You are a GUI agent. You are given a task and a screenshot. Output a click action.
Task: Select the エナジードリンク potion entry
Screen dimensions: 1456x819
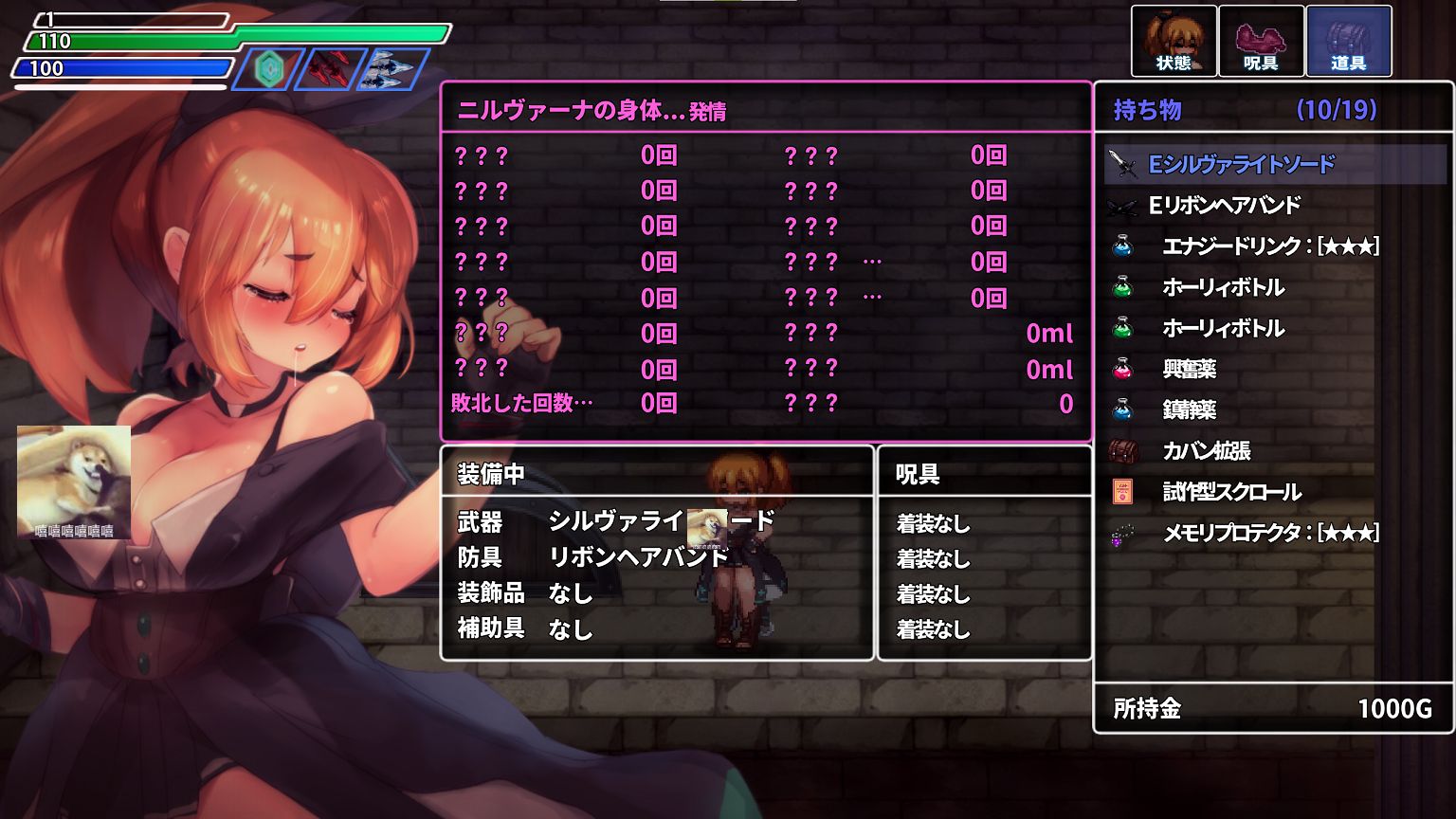point(1269,246)
